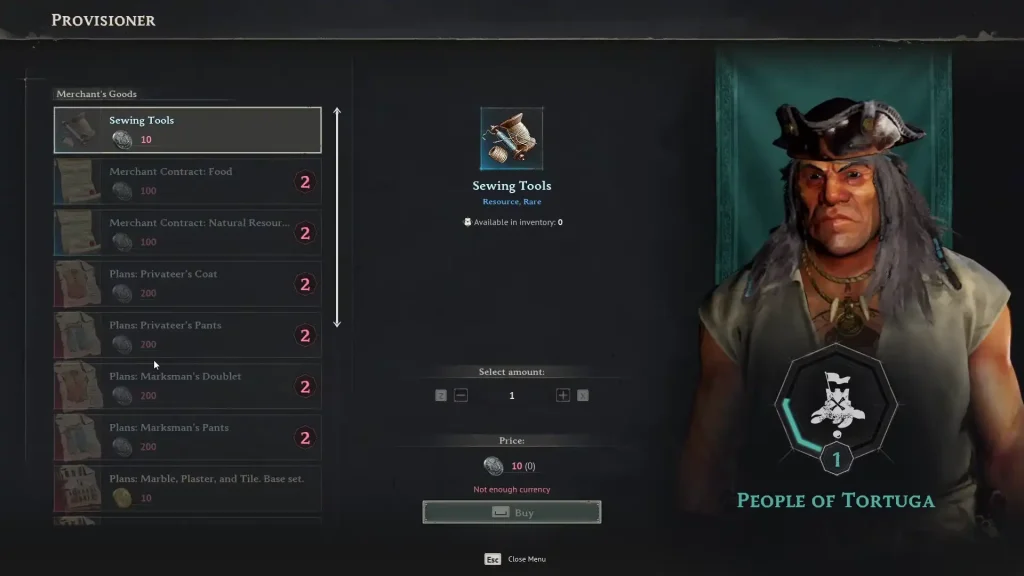Select the Sewing Tools merchant item
The image size is (1024, 576).
click(x=187, y=130)
